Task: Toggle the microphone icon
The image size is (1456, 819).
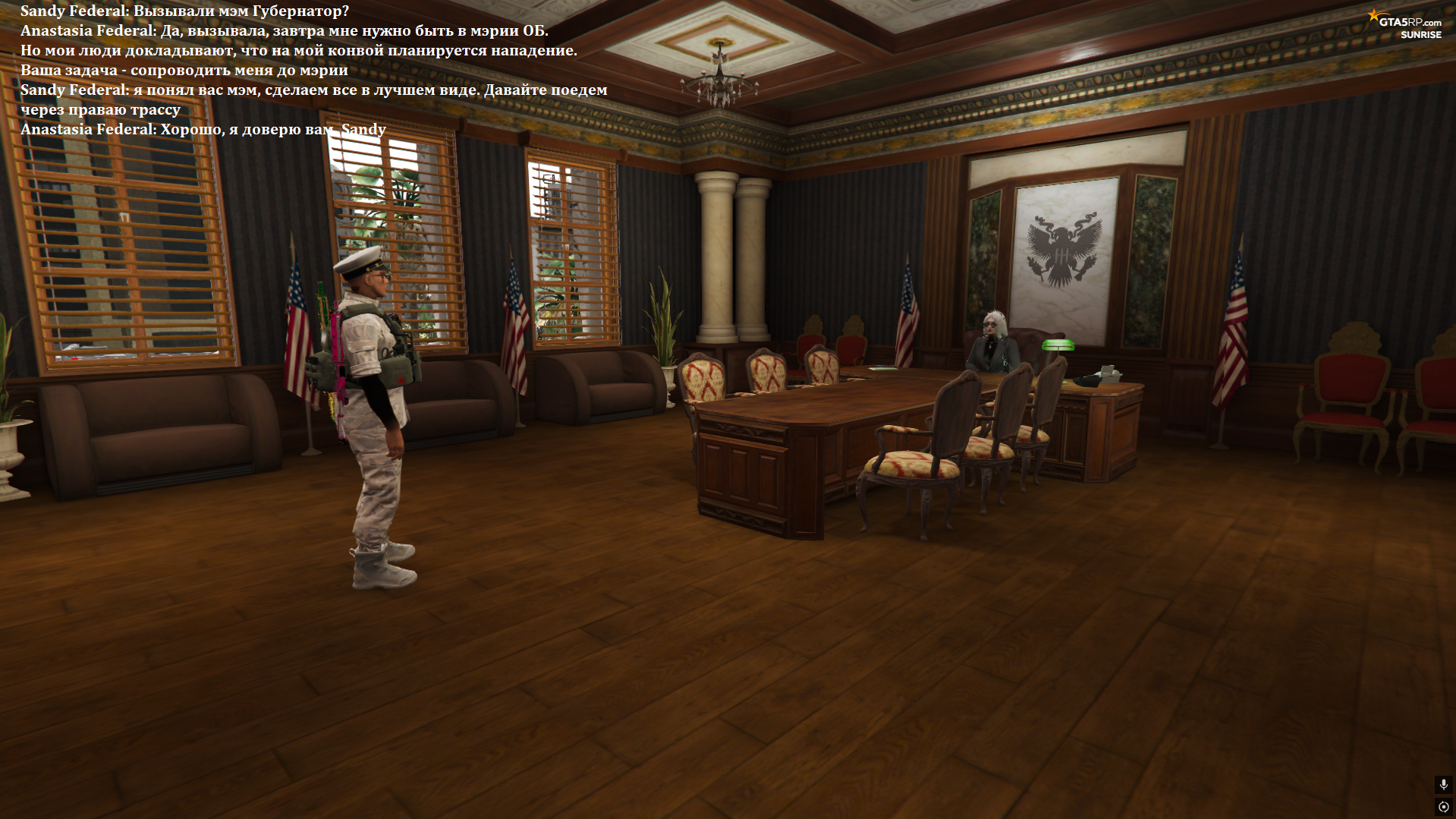Action: (1443, 784)
